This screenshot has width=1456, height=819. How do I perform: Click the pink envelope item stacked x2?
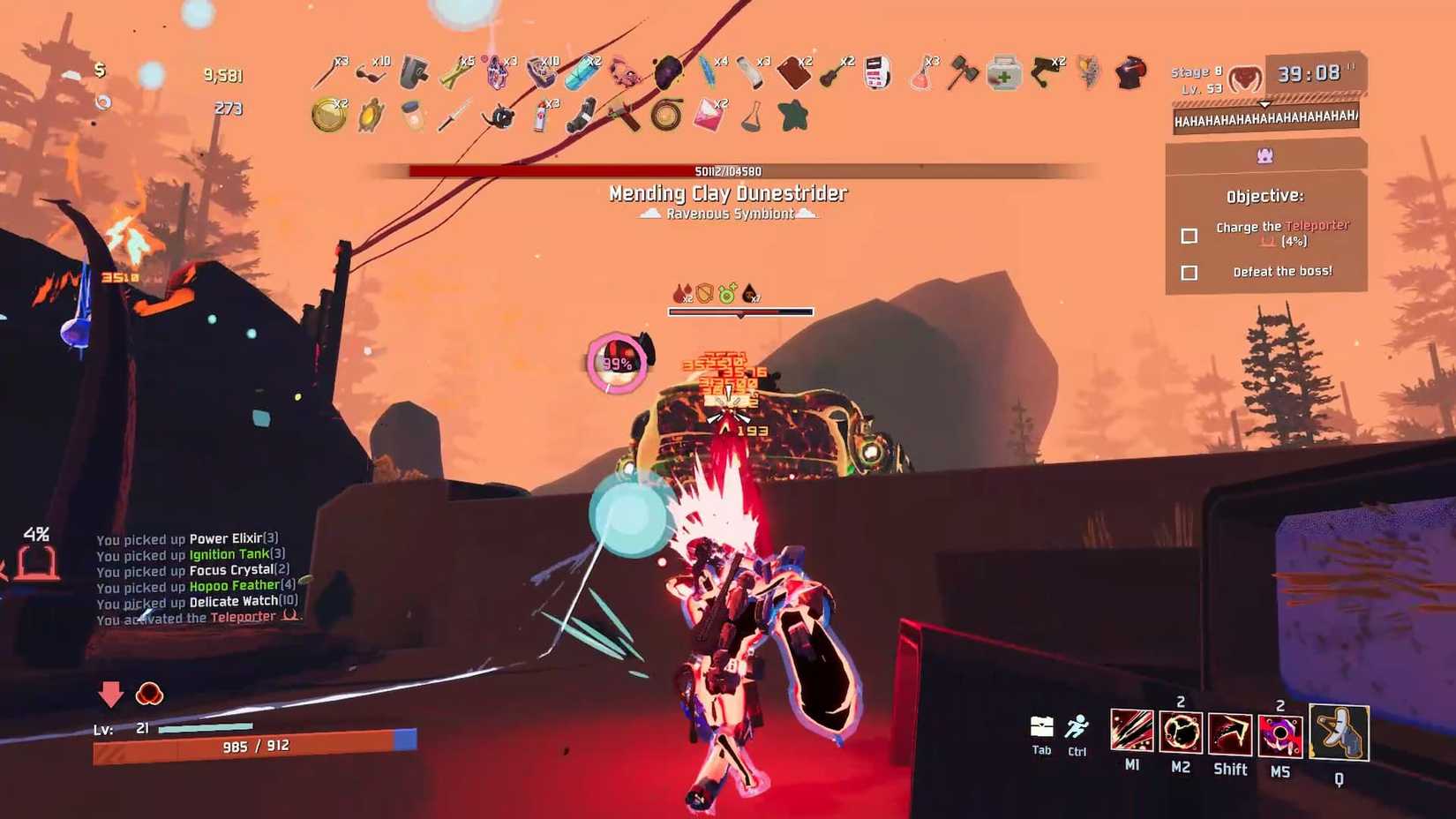click(709, 115)
